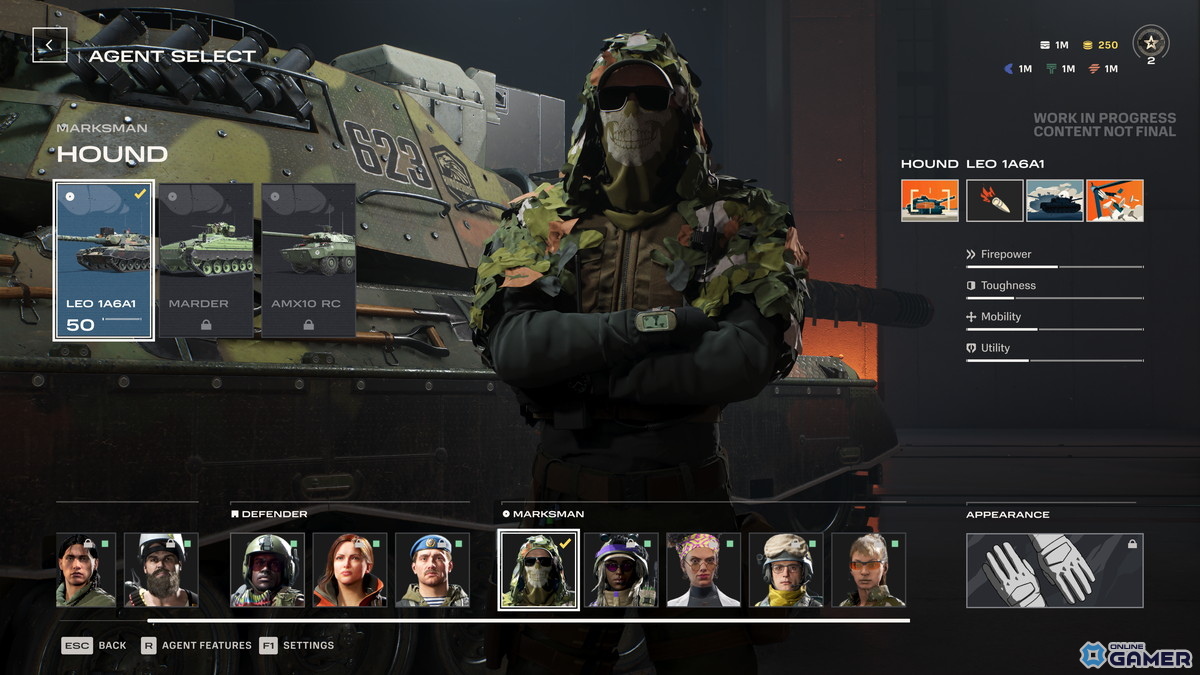Viewport: 1200px width, 675px height.
Task: Select the defender in the green pilot helmet
Action: point(267,570)
